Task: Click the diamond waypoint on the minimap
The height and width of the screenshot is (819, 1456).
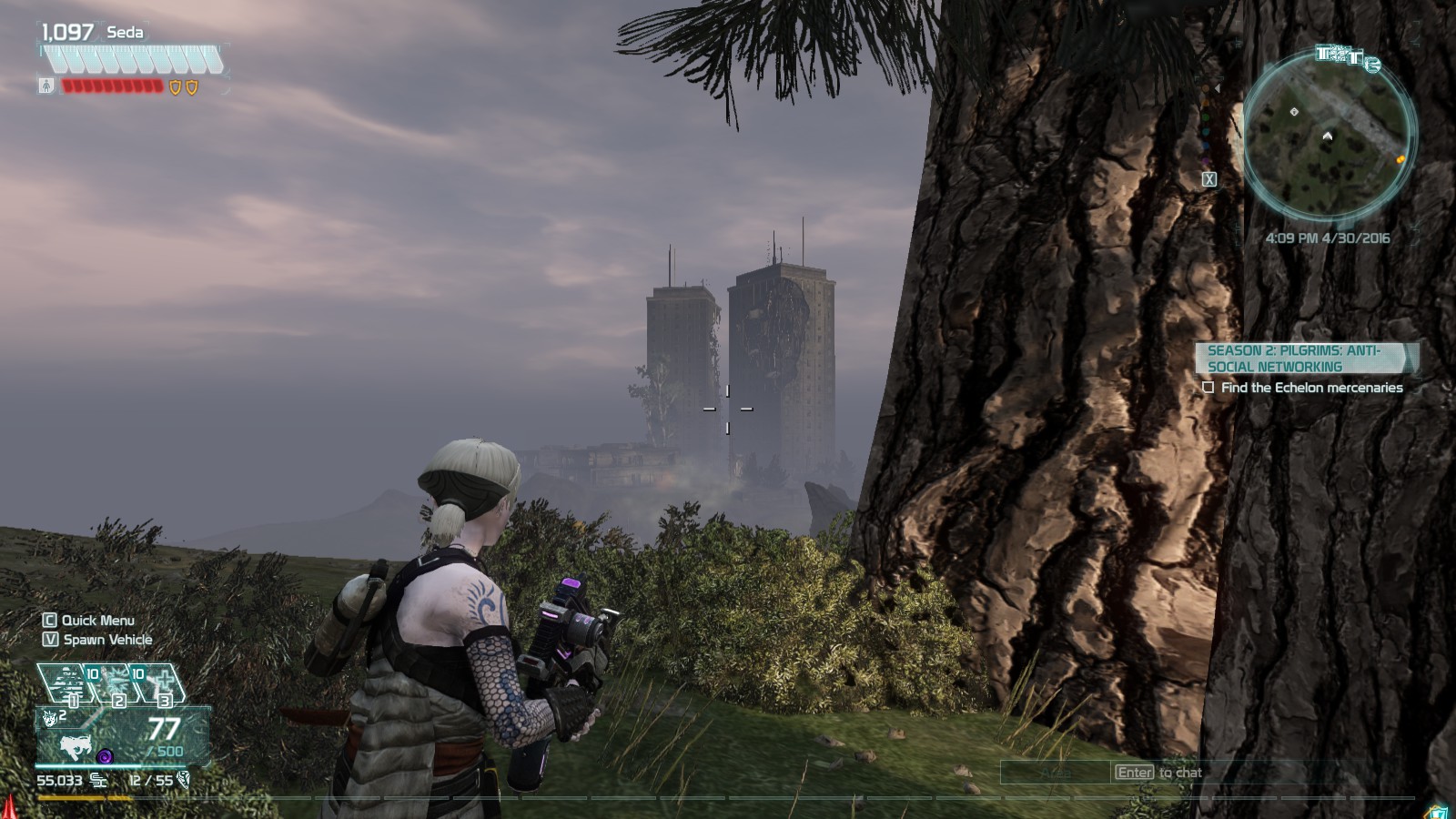Action: [1294, 112]
